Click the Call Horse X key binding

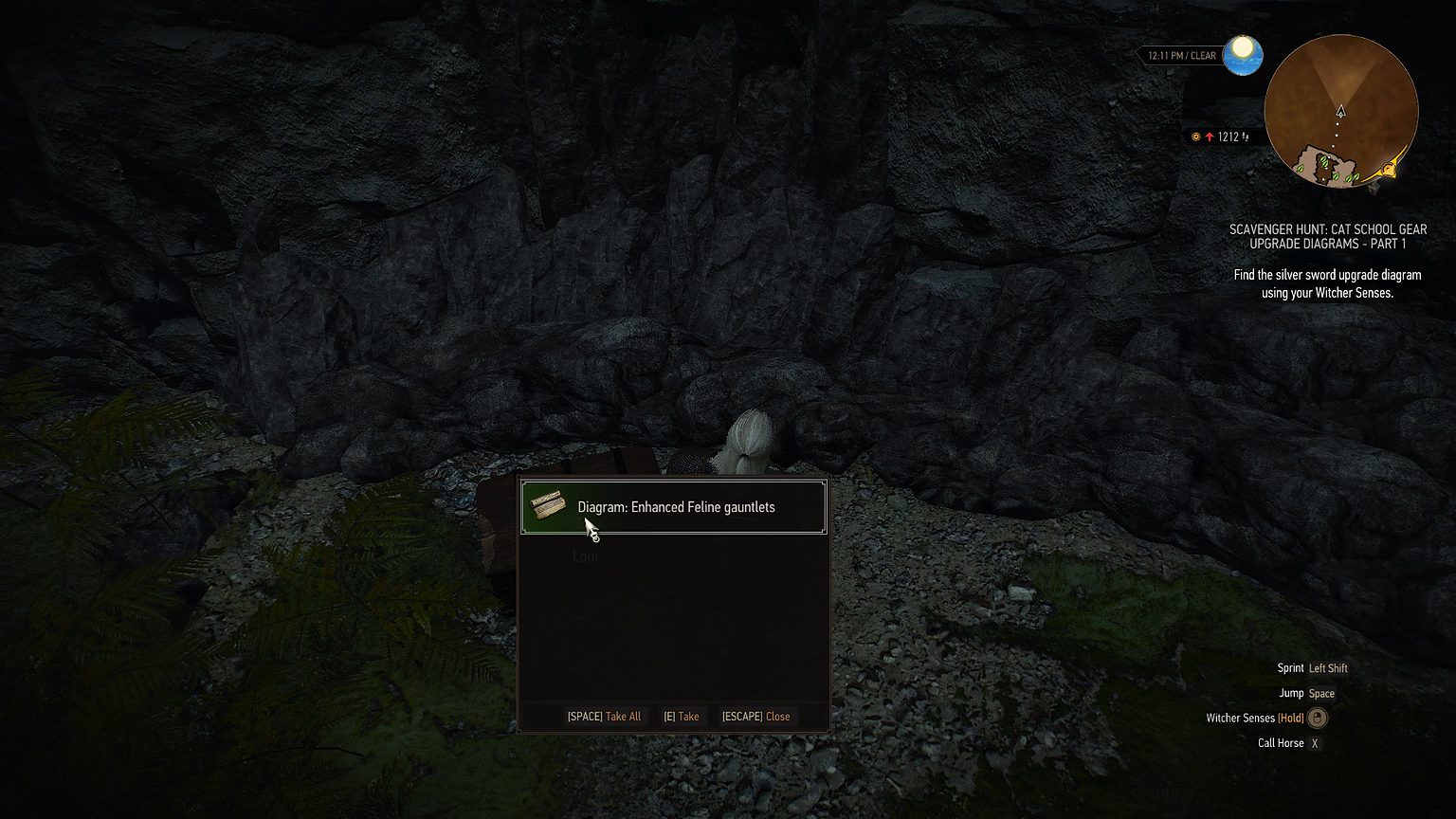tap(1315, 743)
